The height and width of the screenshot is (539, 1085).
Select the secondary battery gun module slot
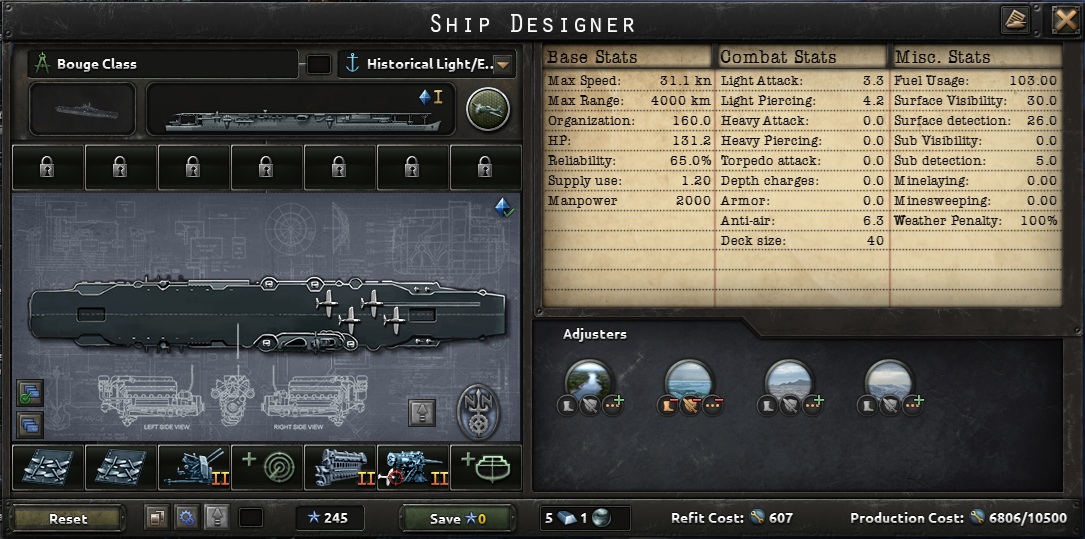[x=413, y=468]
